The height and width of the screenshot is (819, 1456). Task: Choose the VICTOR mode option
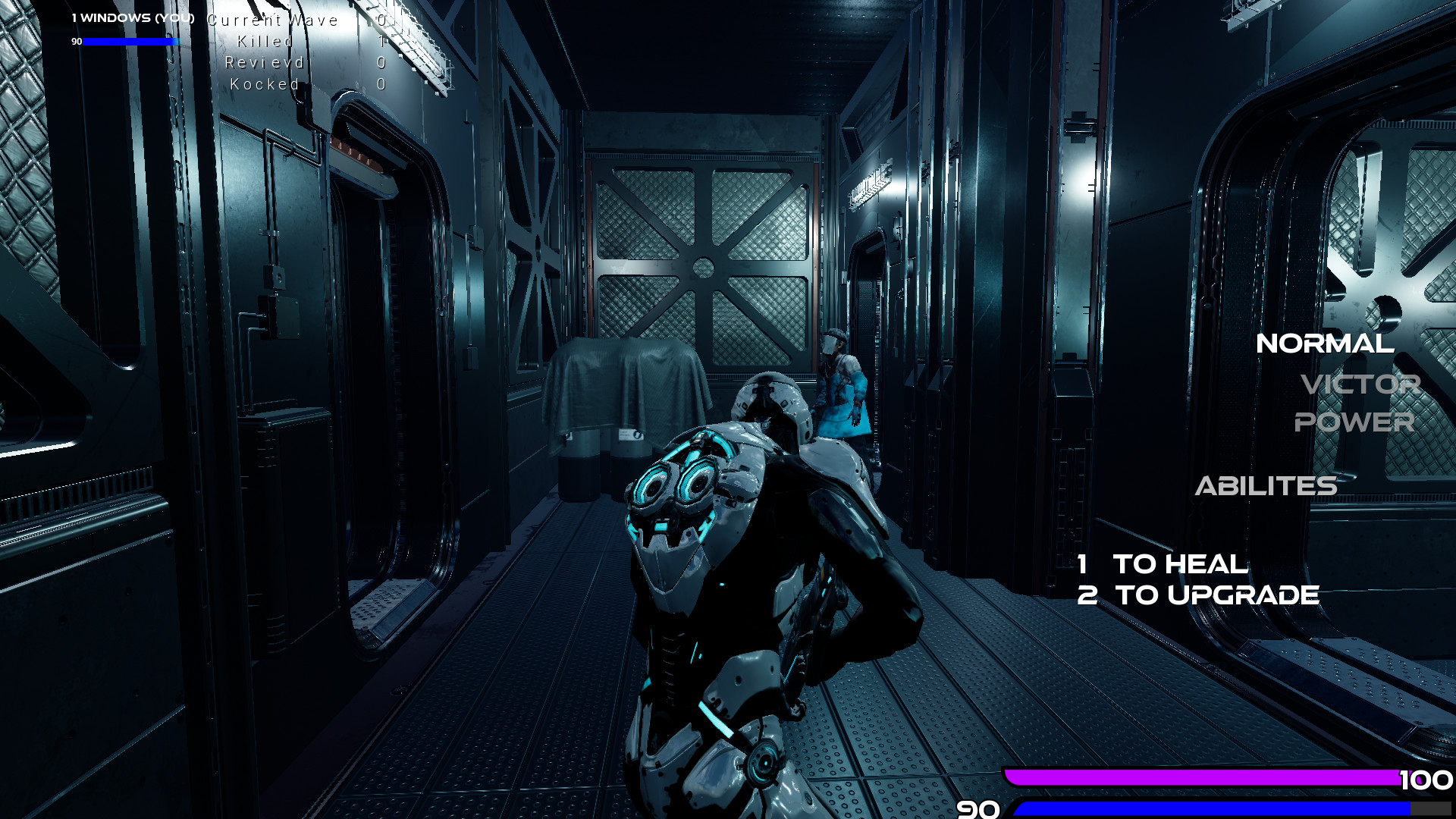1360,384
